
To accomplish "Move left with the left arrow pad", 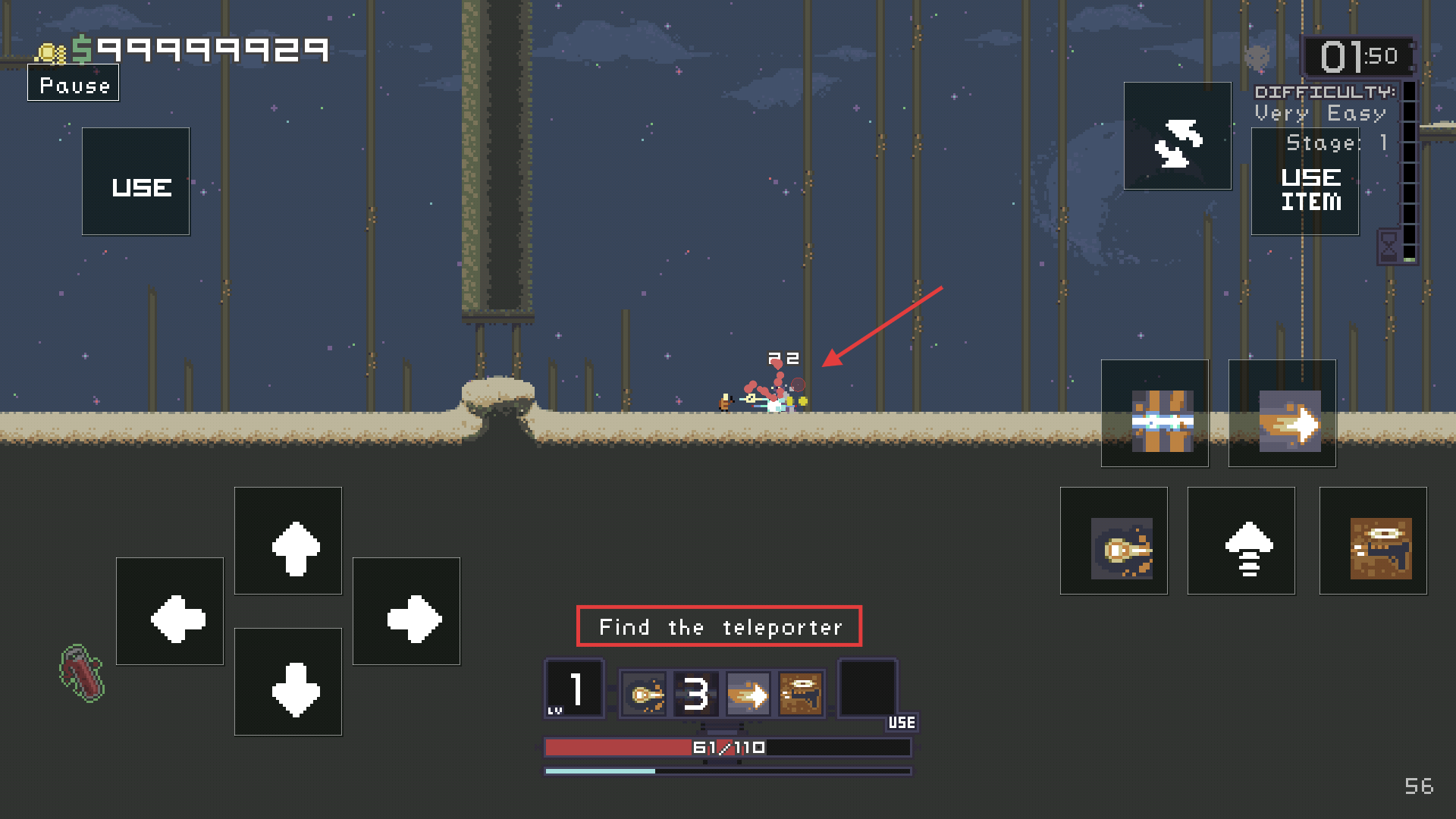I will pyautogui.click(x=170, y=612).
